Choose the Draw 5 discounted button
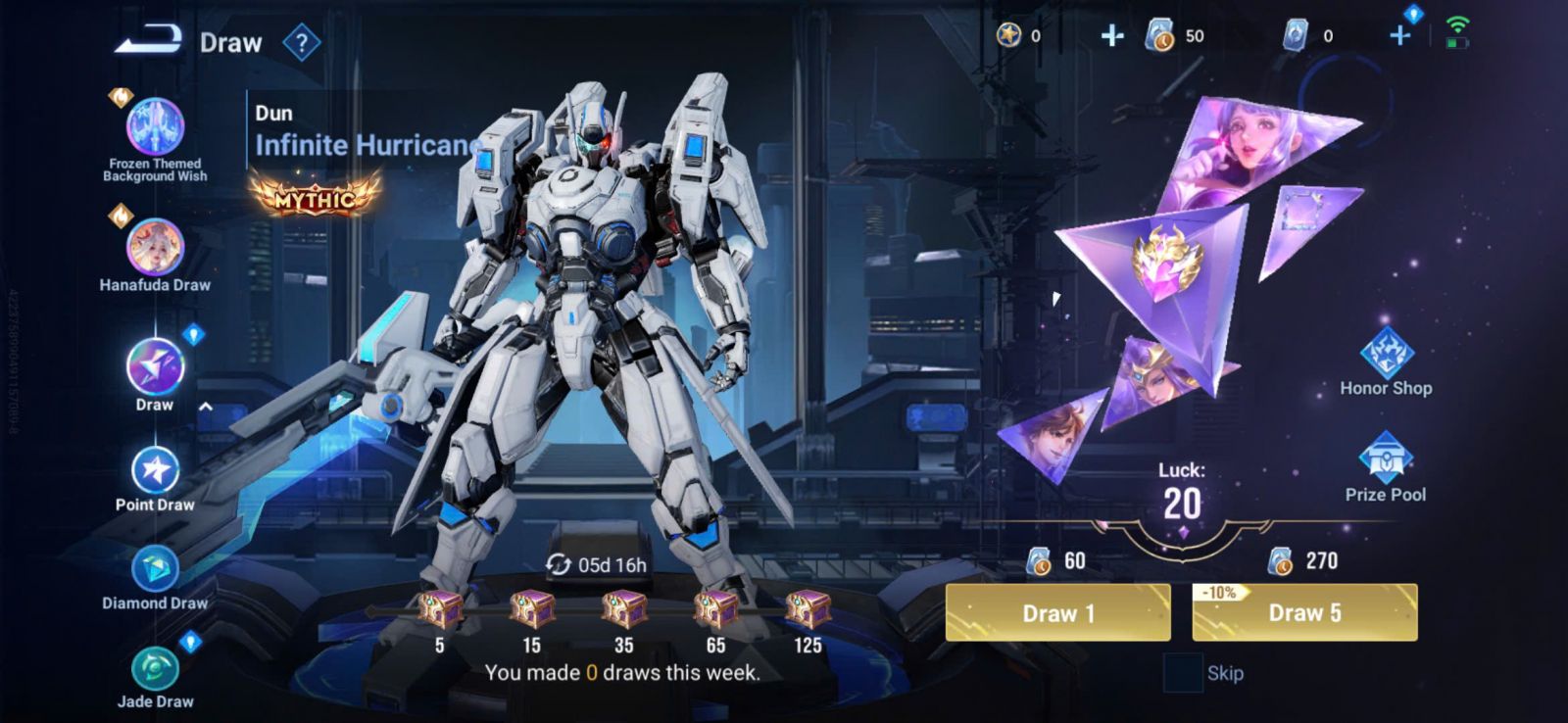1568x723 pixels. 1304,613
